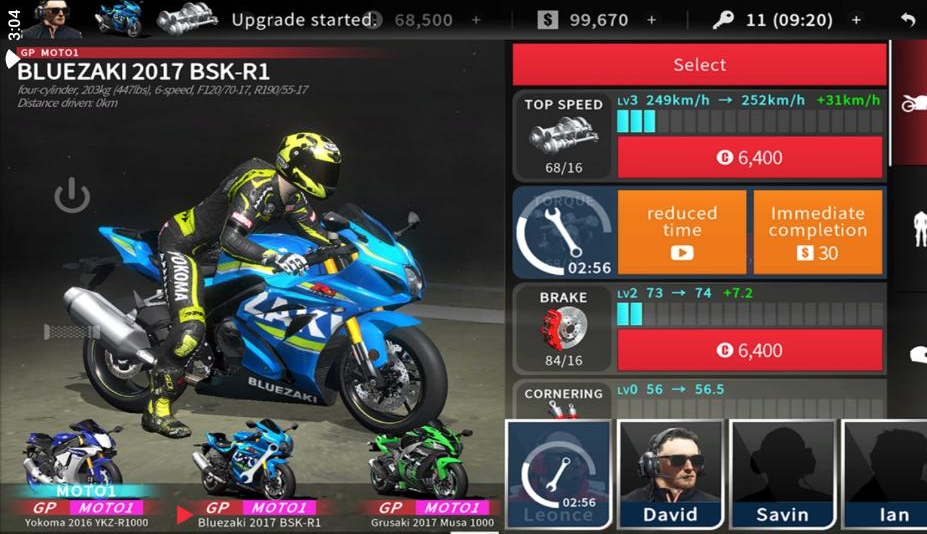
Task: Add more keys with the plus button
Action: (856, 20)
